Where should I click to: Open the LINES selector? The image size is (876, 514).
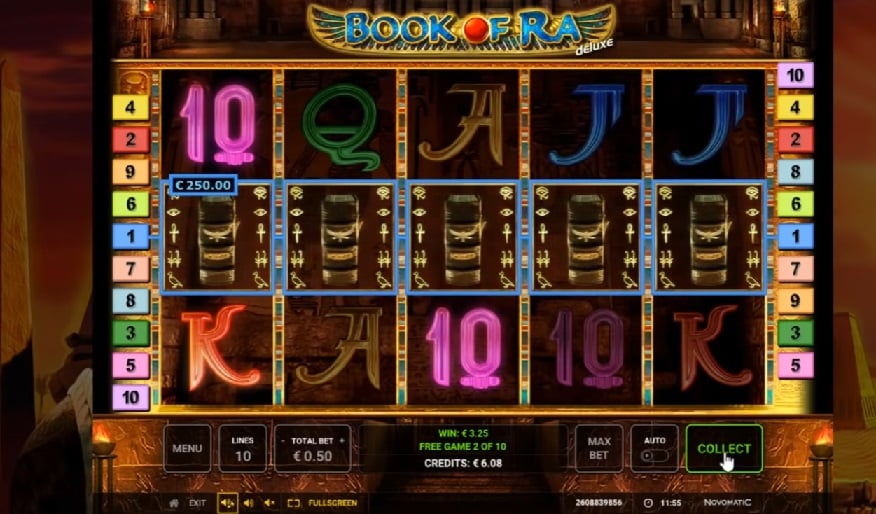click(242, 449)
